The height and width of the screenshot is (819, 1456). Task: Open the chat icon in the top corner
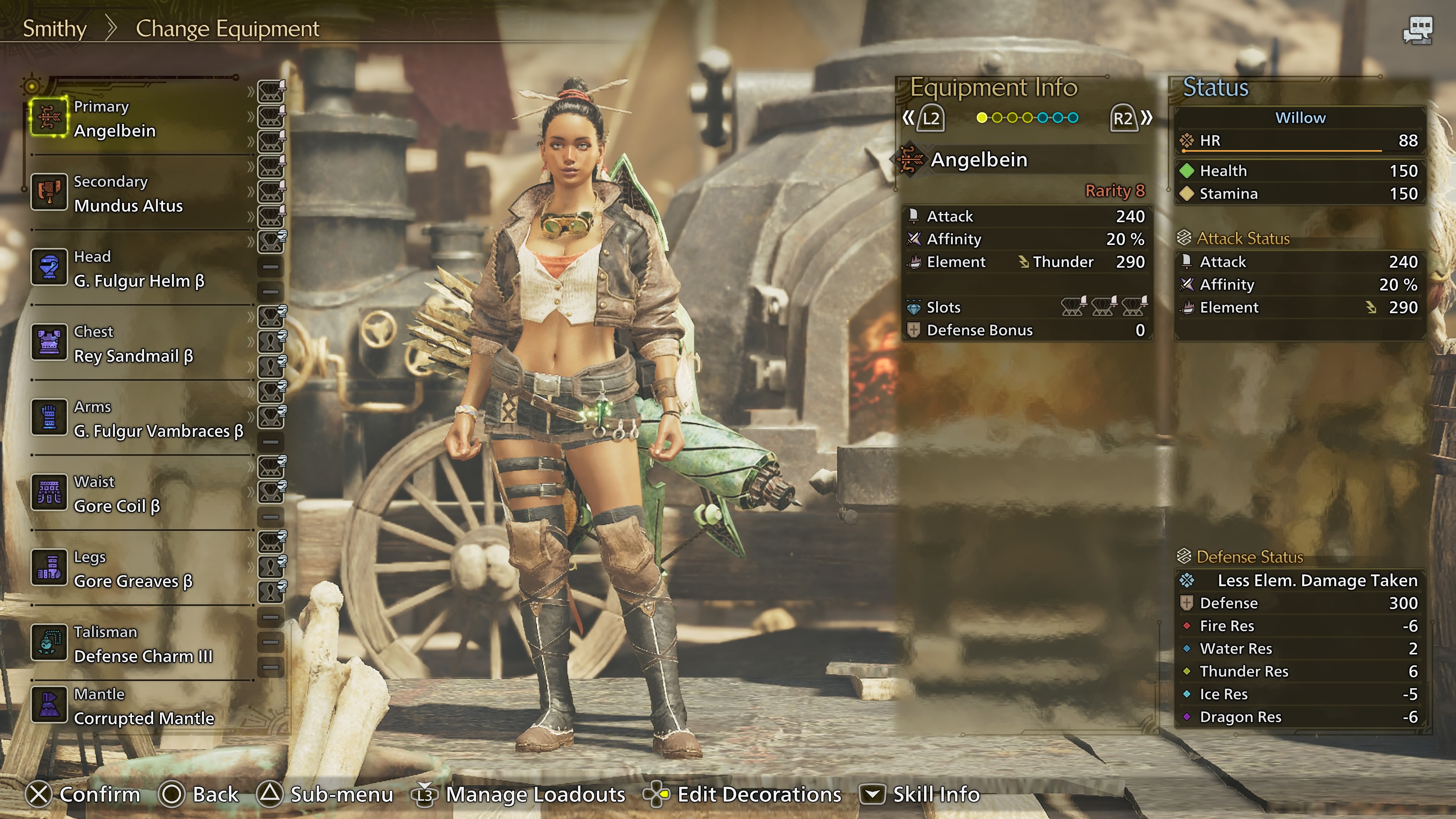point(1418,30)
